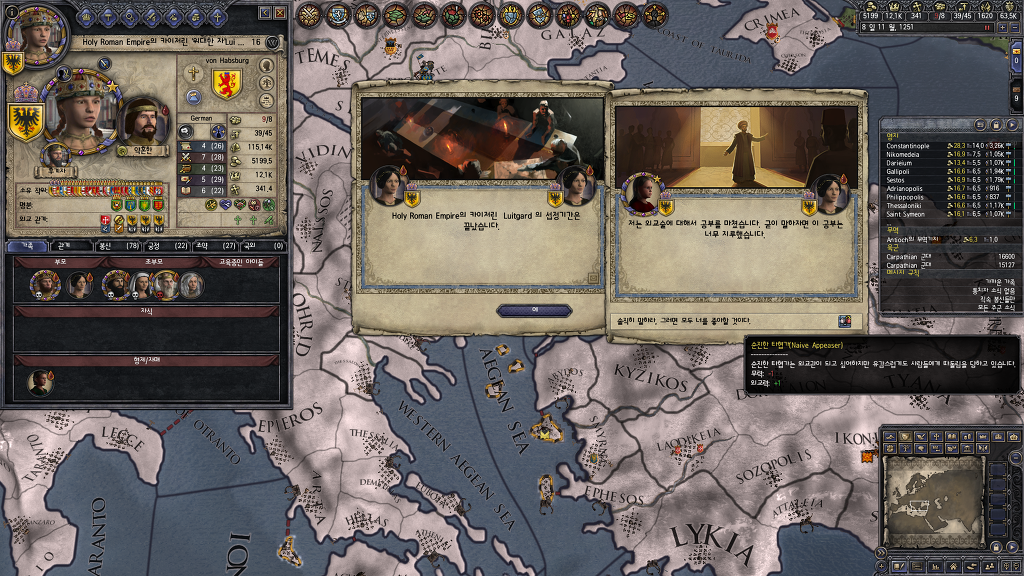
Task: Close the character panel with the X
Action: (279, 13)
